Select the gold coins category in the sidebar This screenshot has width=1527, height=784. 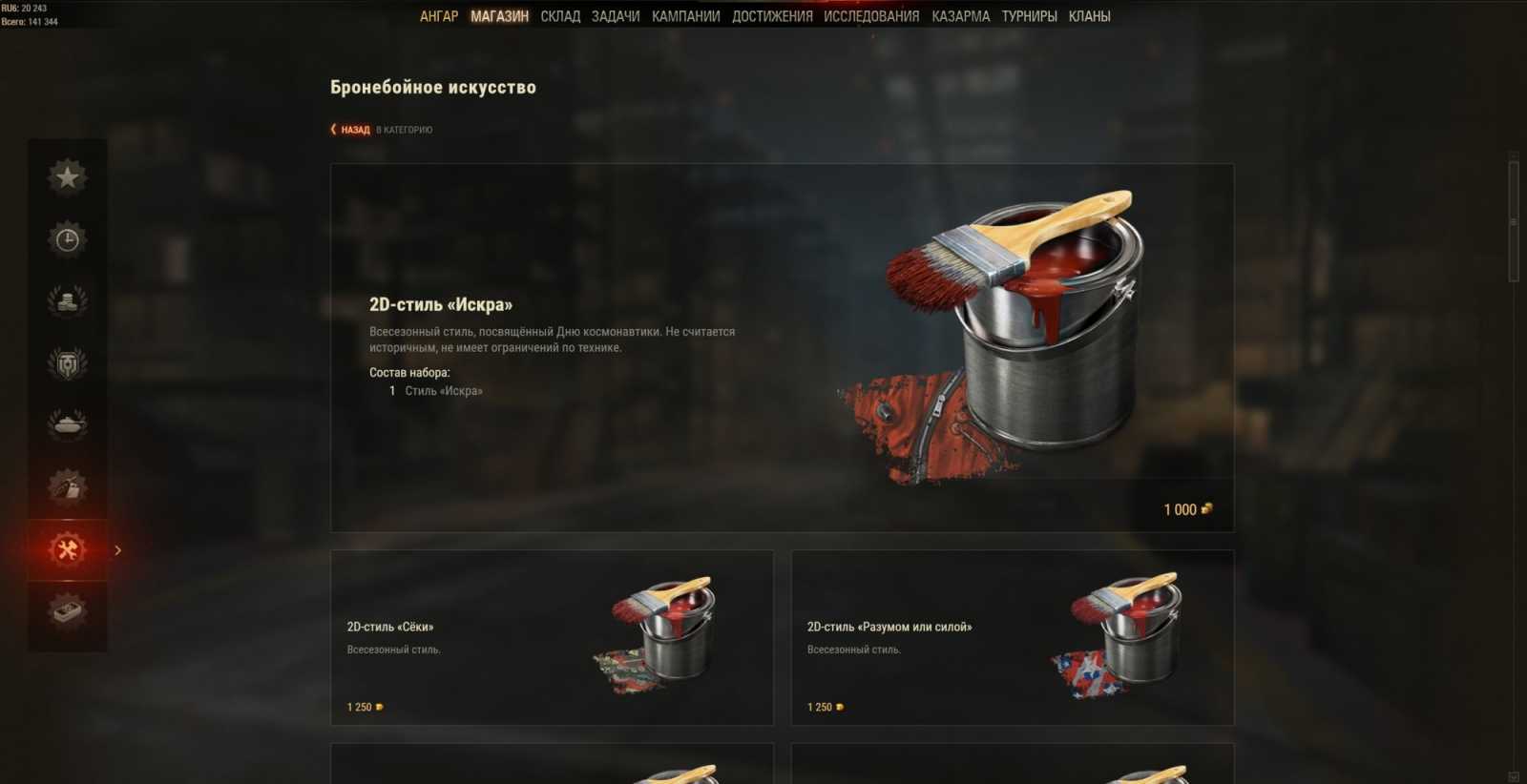pyautogui.click(x=67, y=300)
